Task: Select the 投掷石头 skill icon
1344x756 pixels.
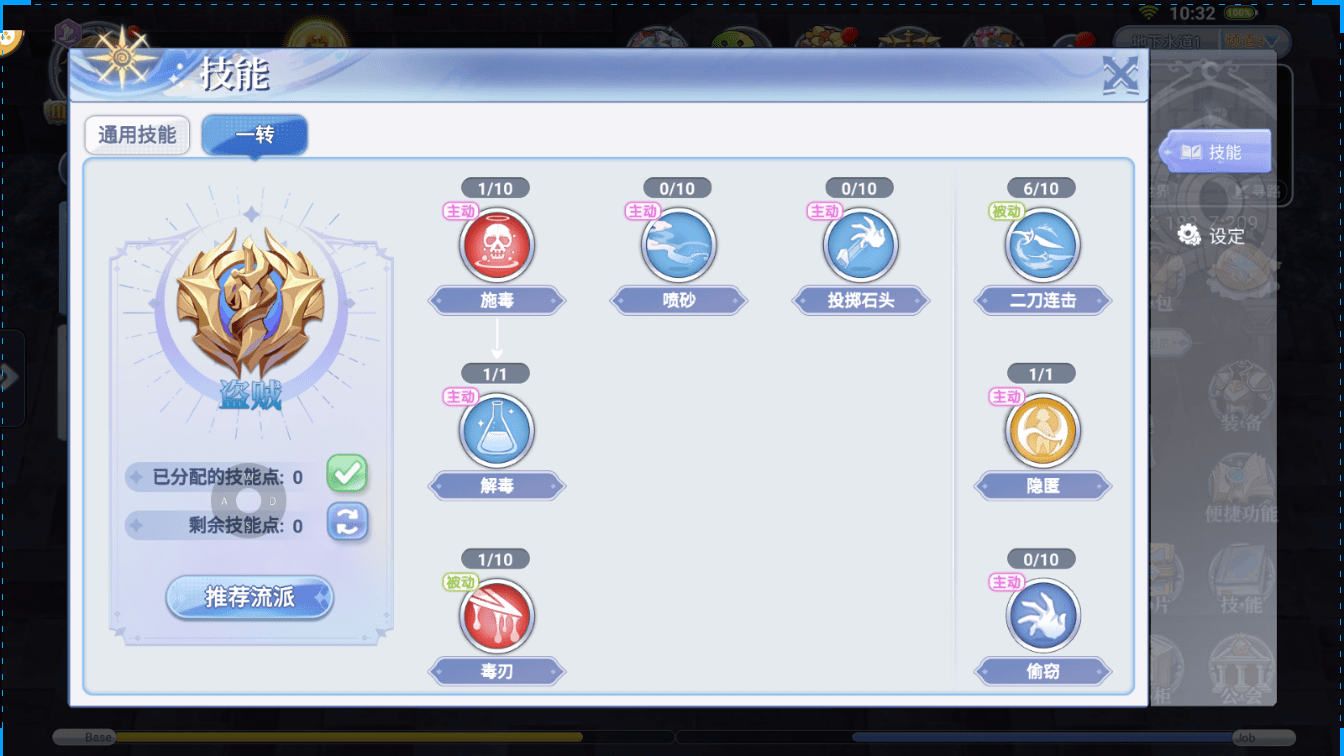Action: 861,246
